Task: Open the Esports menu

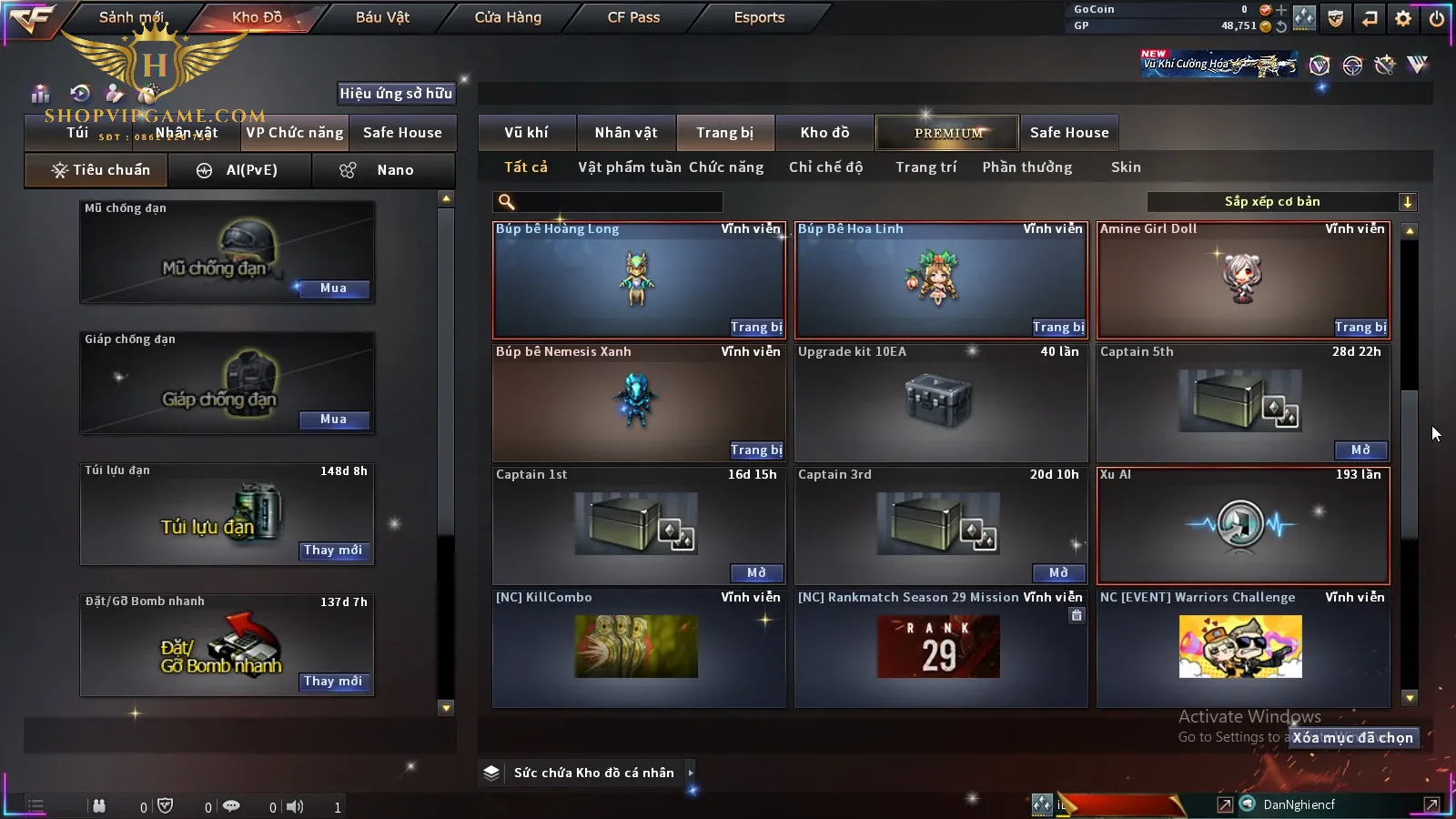Action: point(759,17)
